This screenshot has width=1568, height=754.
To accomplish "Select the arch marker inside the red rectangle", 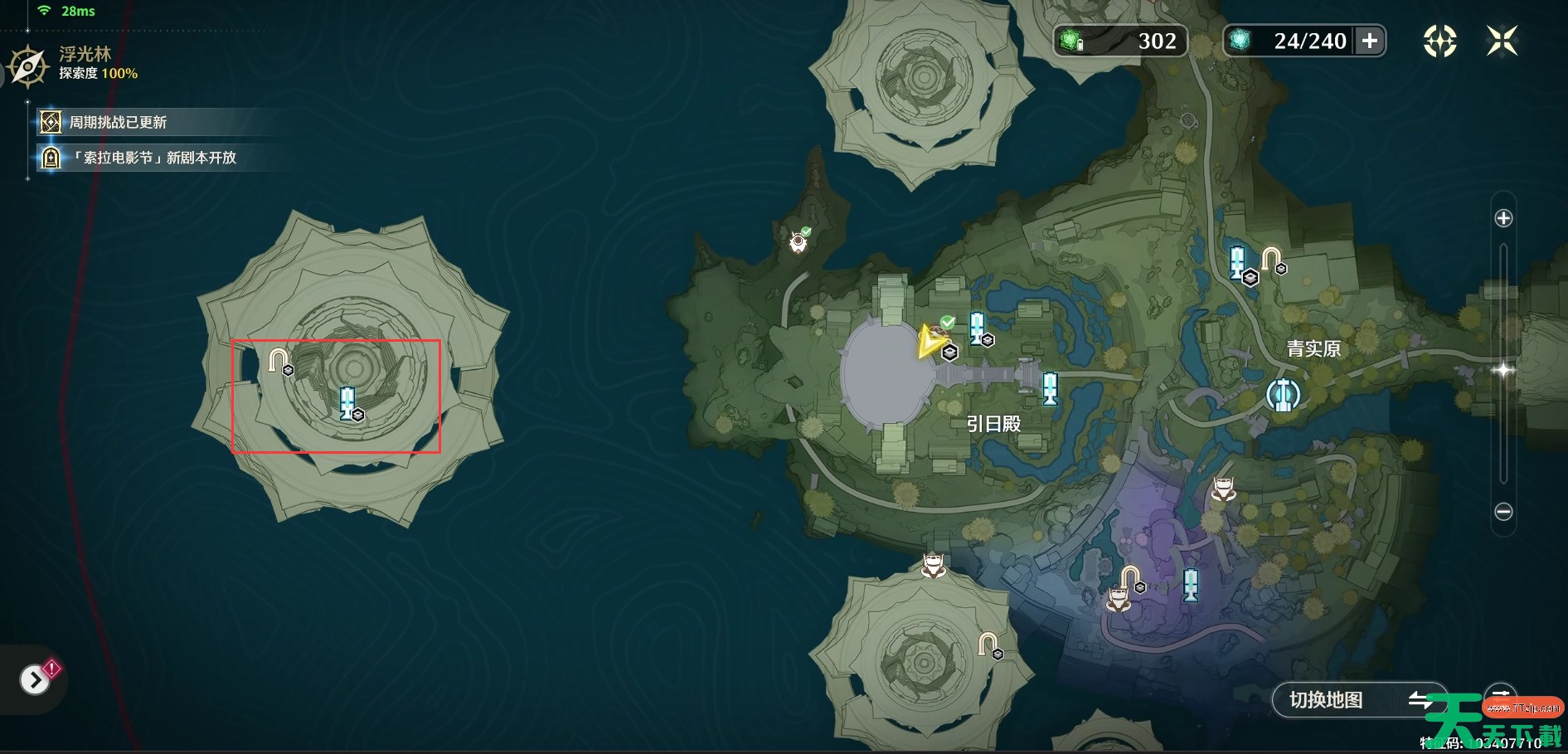I will click(279, 360).
